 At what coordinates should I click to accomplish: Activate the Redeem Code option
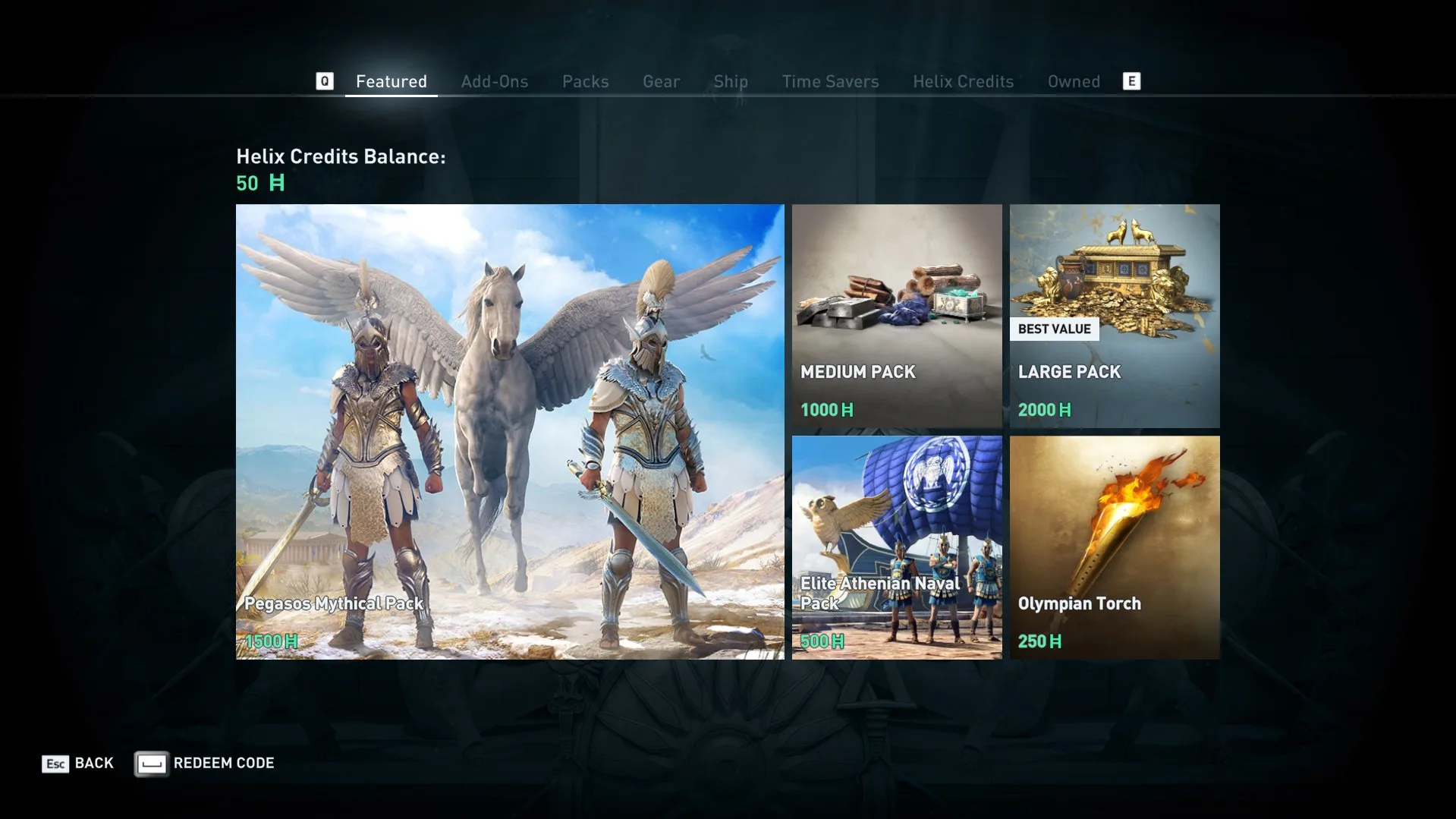(205, 763)
